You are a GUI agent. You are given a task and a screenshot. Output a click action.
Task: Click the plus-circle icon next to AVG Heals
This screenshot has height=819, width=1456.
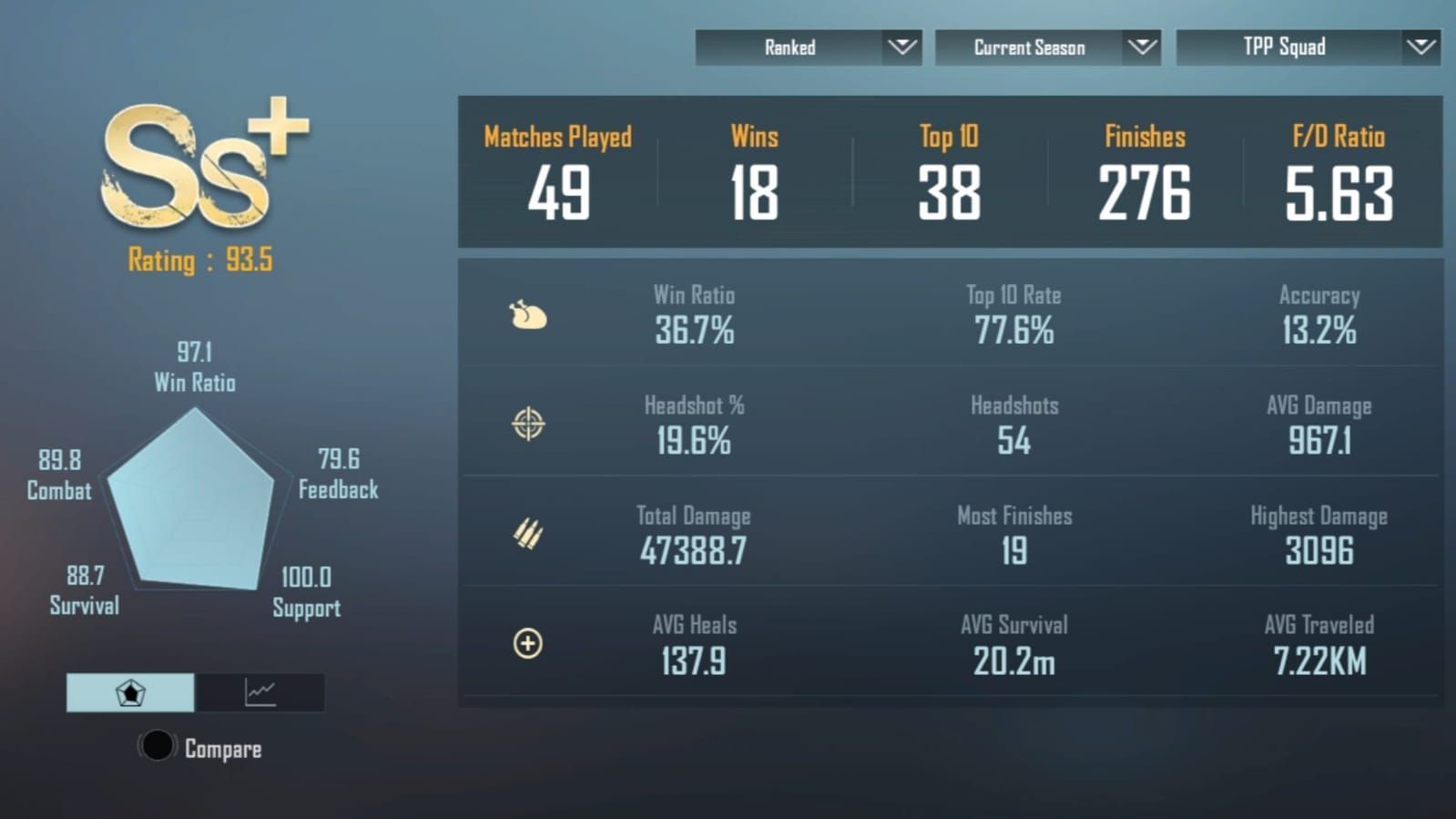[526, 645]
